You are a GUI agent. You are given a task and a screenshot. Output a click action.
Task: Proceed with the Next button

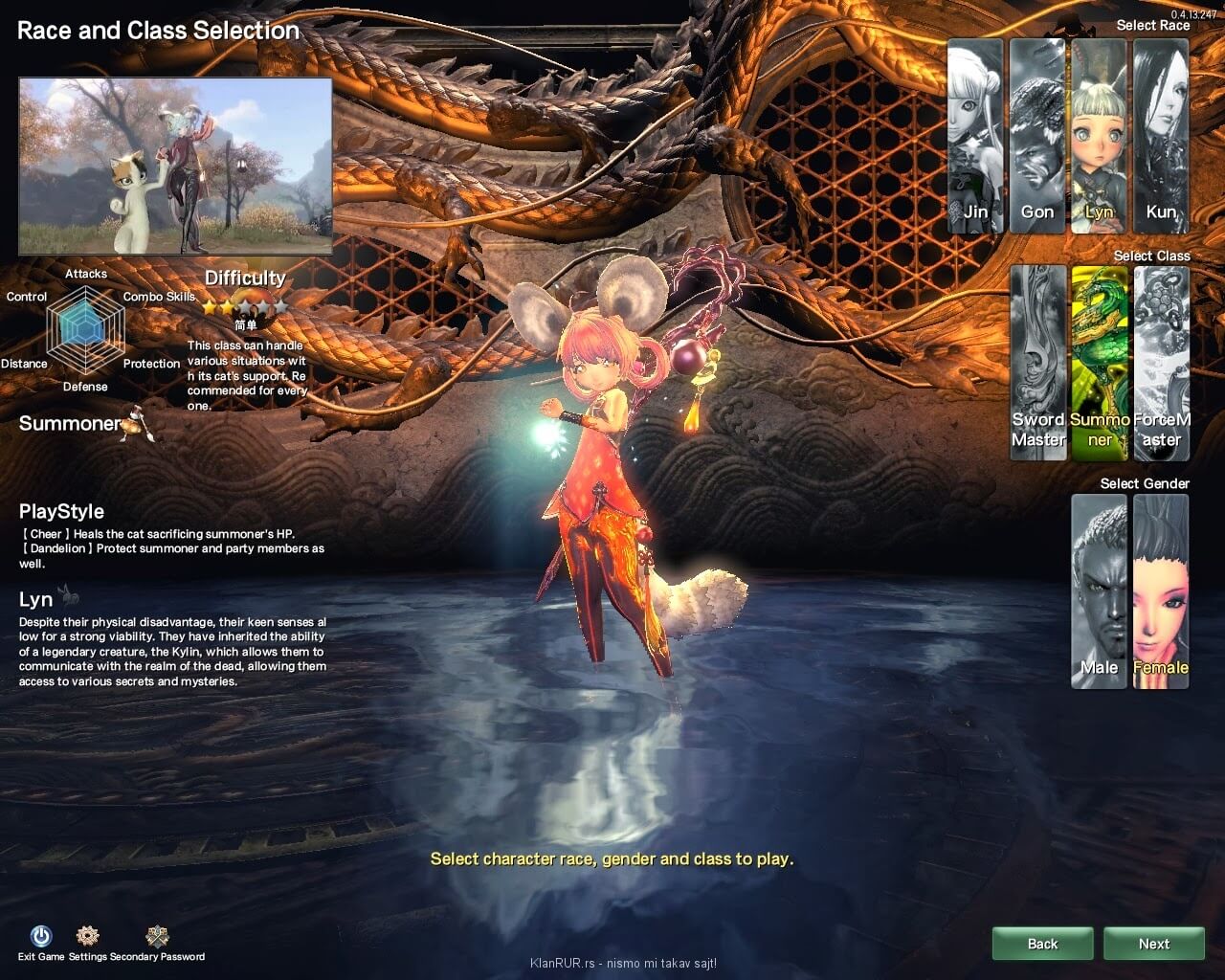[x=1153, y=944]
